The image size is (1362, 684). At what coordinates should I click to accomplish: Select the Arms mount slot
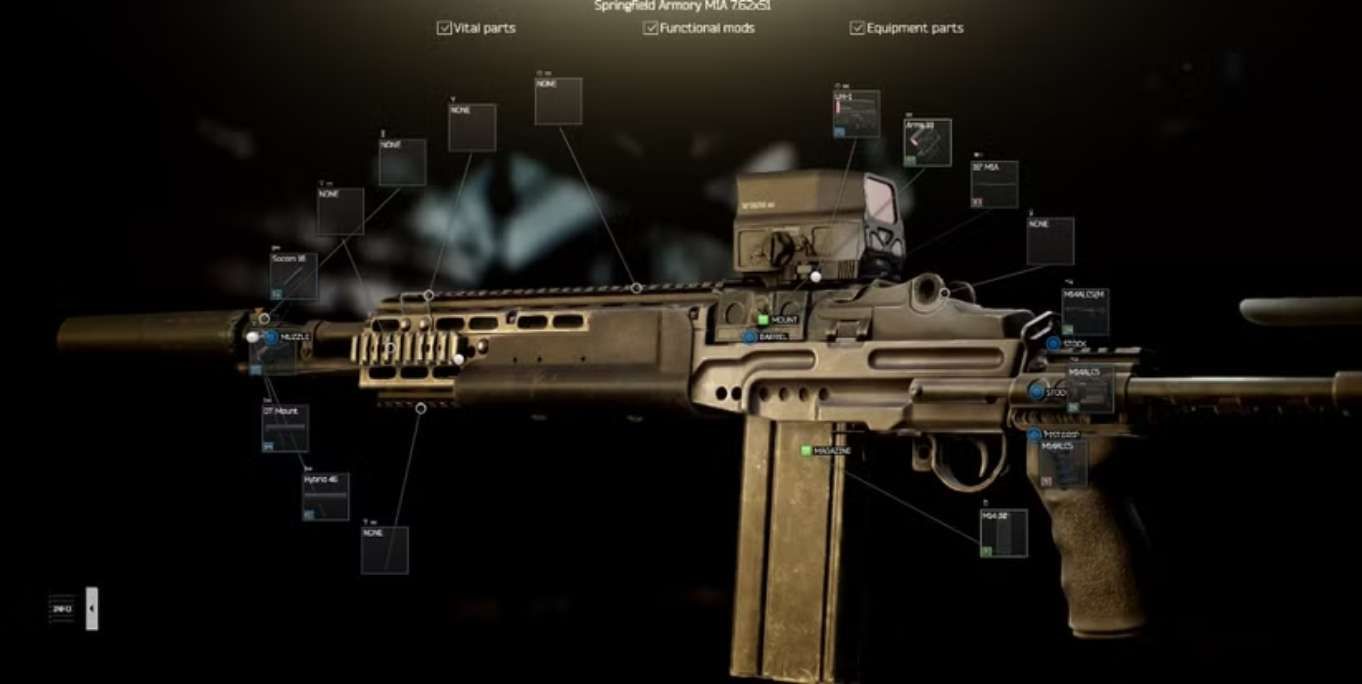[927, 143]
